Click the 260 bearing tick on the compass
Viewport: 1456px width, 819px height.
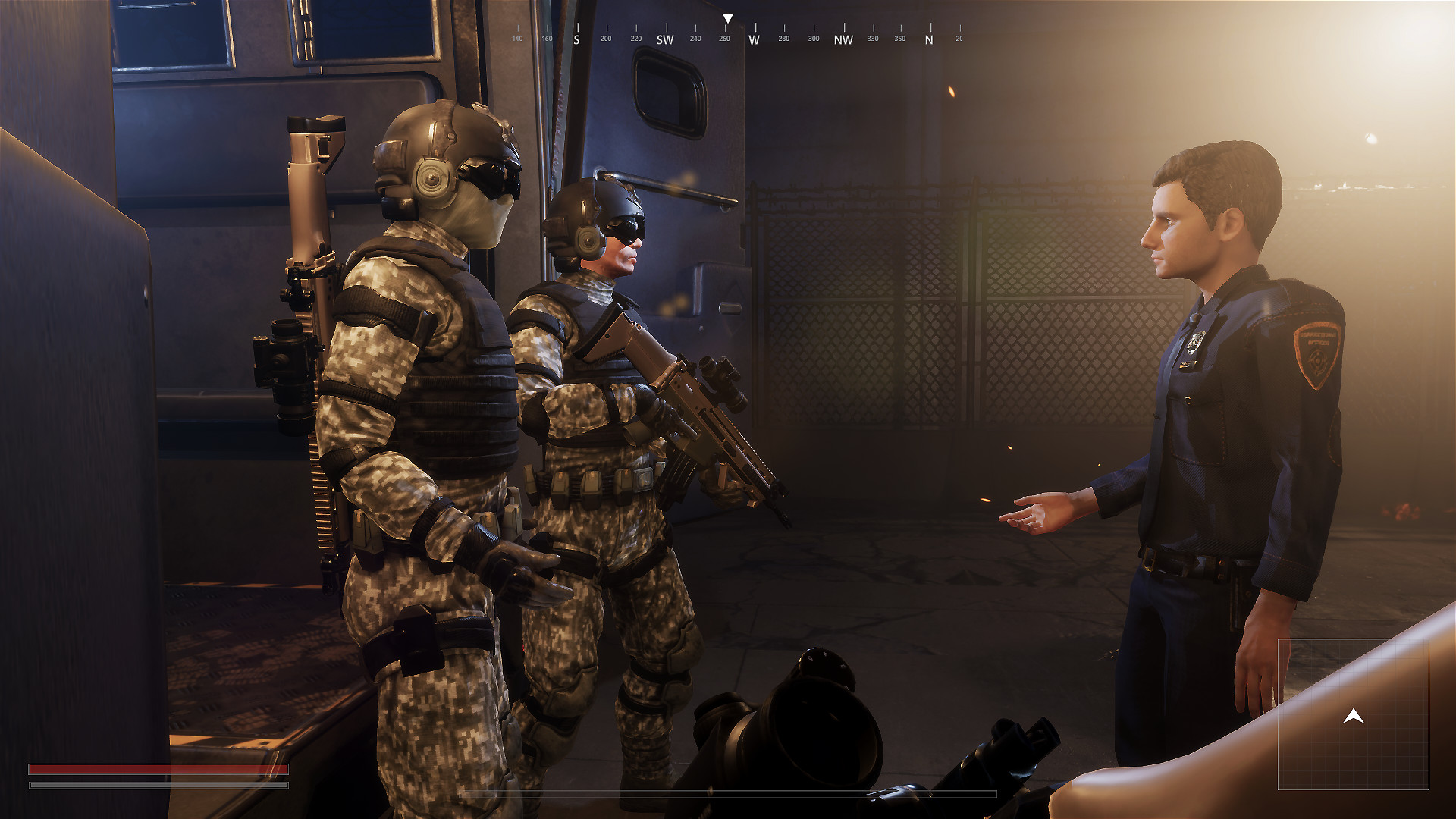[x=723, y=36]
